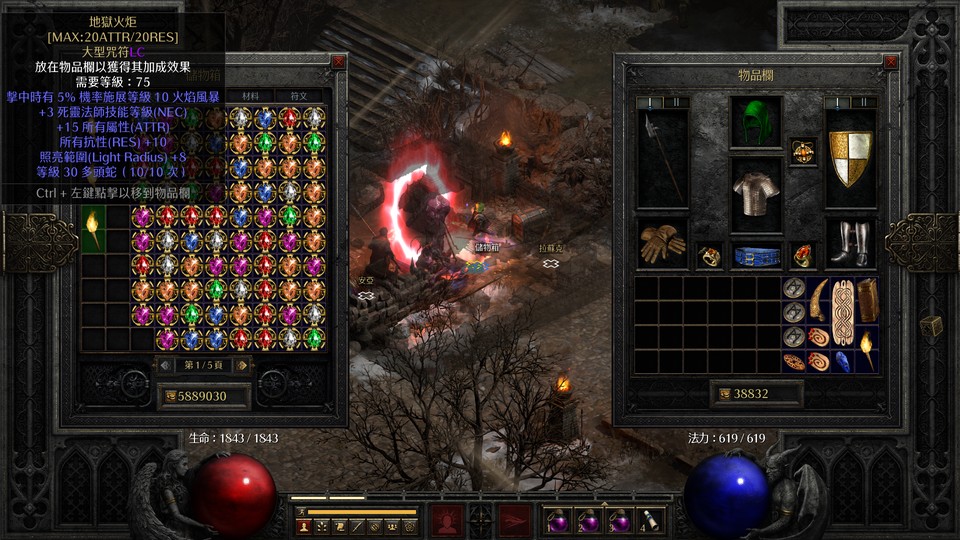Choose the blue belt slot
Image resolution: width=960 pixels, height=540 pixels.
pos(756,256)
